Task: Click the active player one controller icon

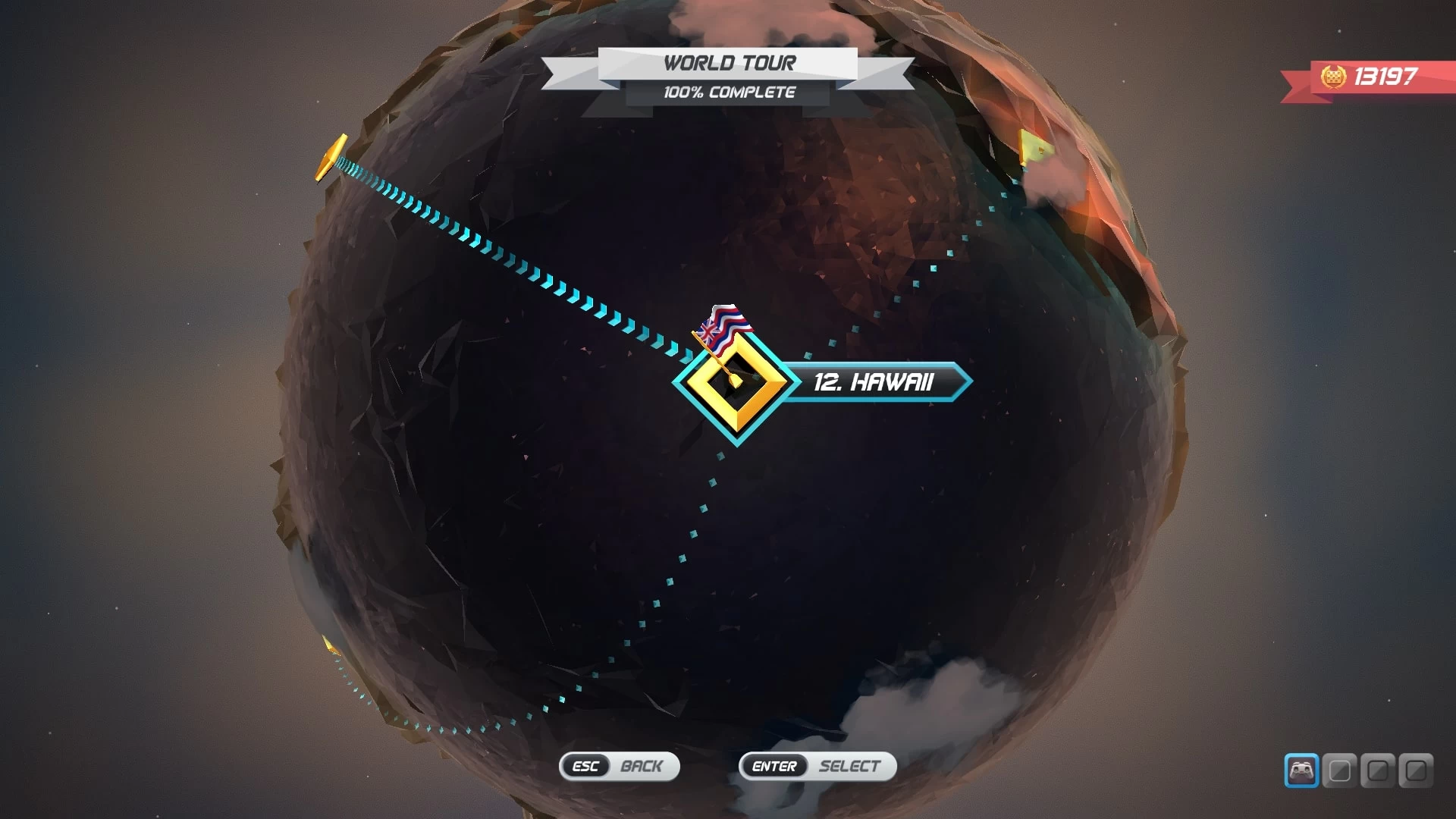Action: pyautogui.click(x=1301, y=770)
